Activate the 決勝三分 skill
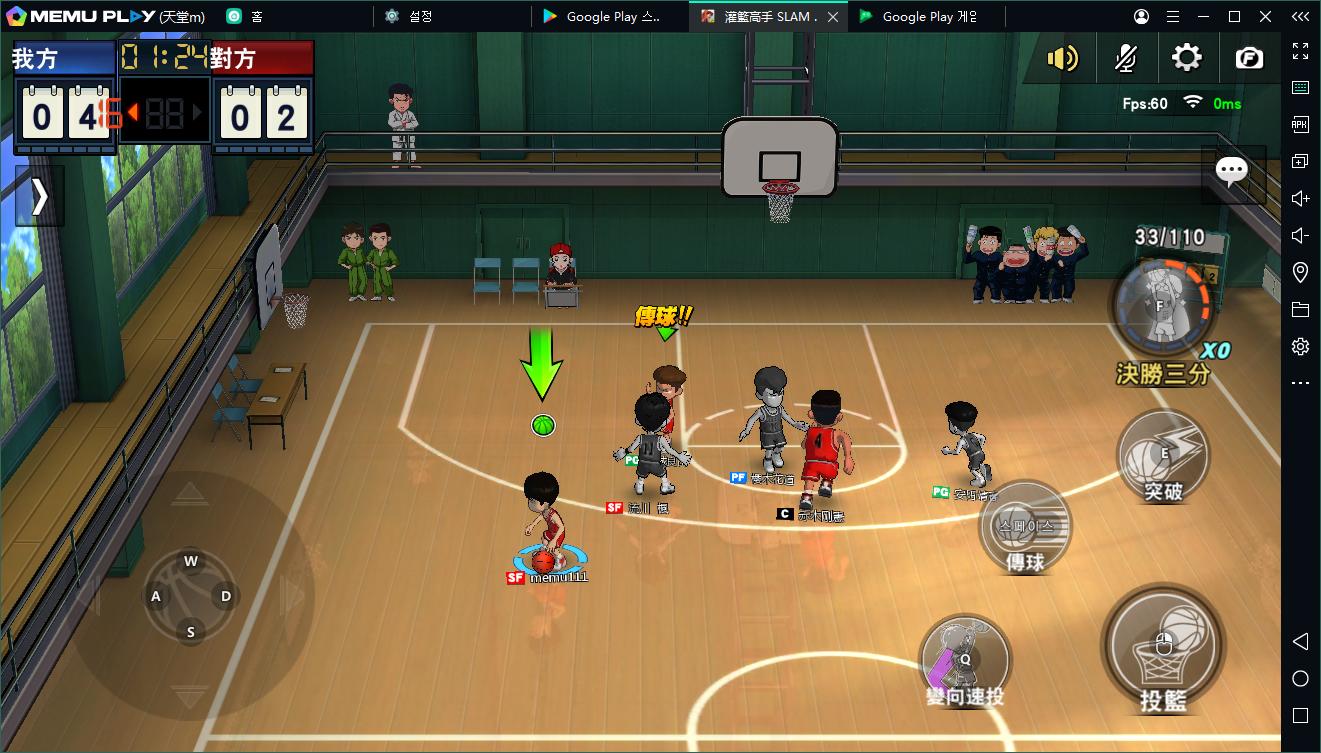Screen dimensions: 1321x753 tap(1163, 308)
